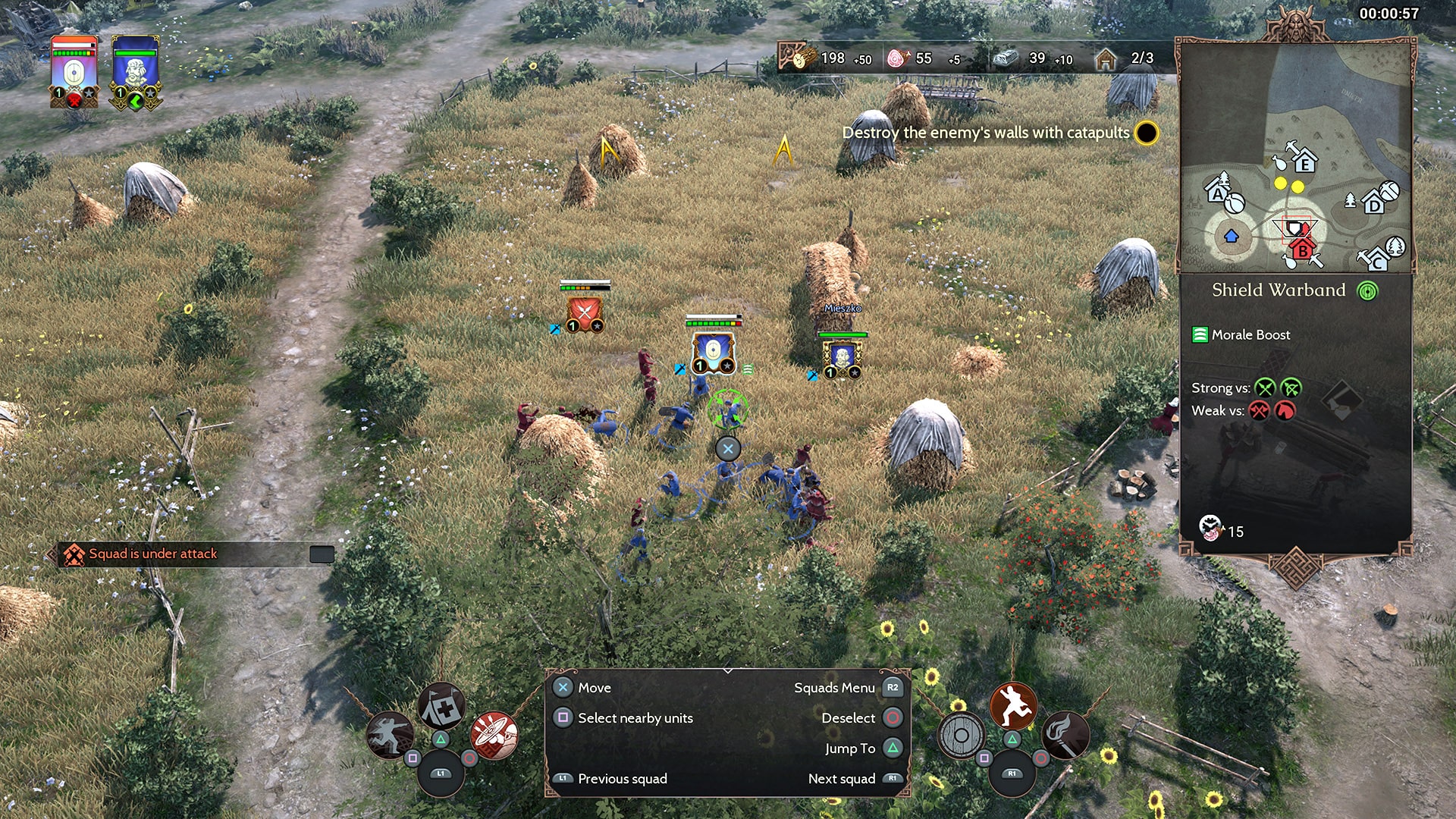
Task: Click Mieszko's green health bar
Action: [844, 334]
